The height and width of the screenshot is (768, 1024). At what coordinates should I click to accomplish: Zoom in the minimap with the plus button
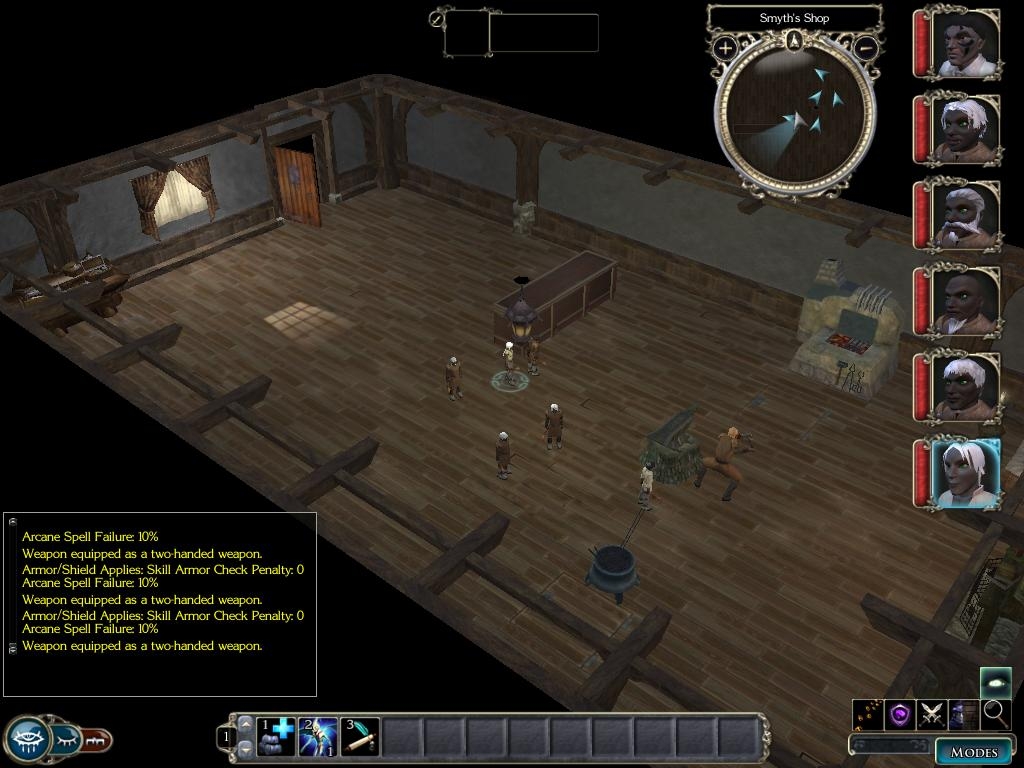click(x=724, y=47)
